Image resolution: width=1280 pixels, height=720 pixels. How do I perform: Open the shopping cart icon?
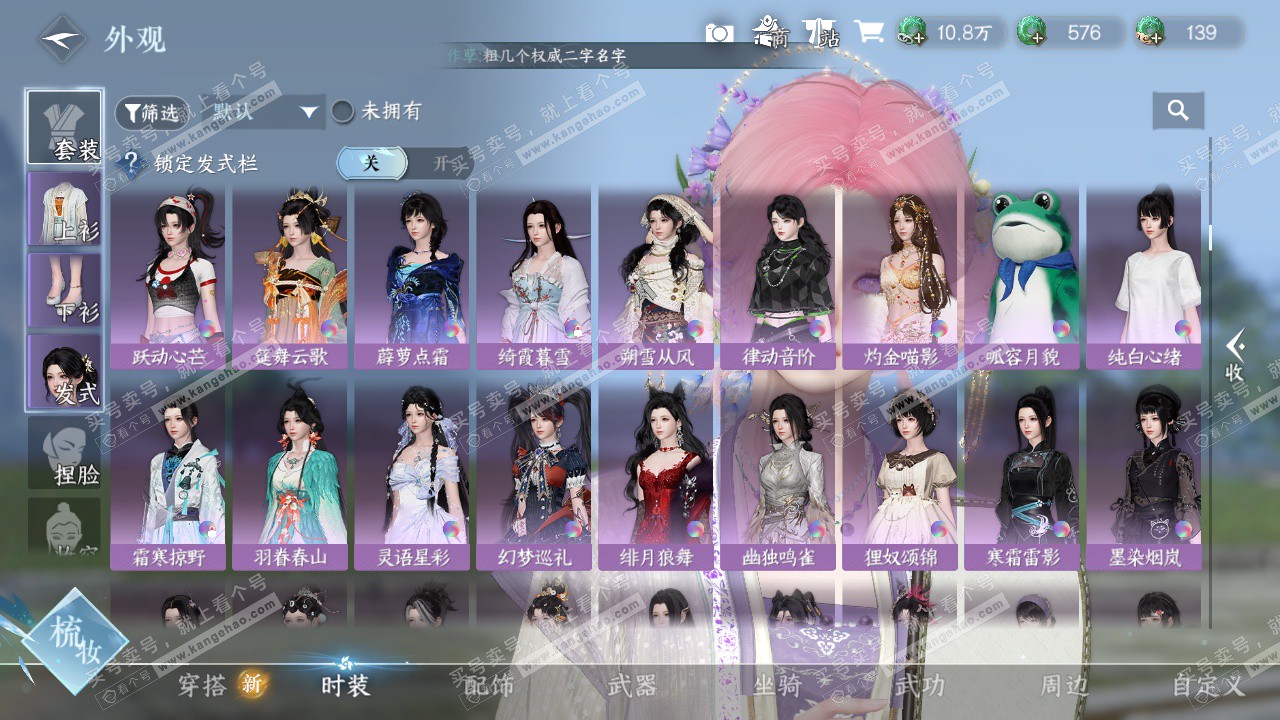coord(868,33)
